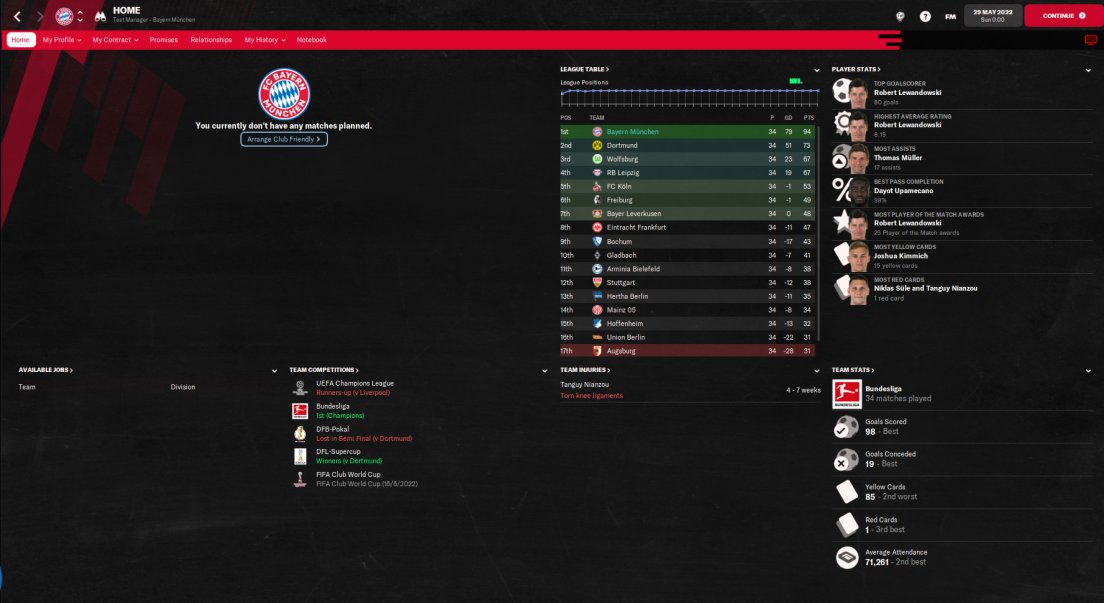The height and width of the screenshot is (603, 1104).
Task: Click the Continue button
Action: (1063, 16)
